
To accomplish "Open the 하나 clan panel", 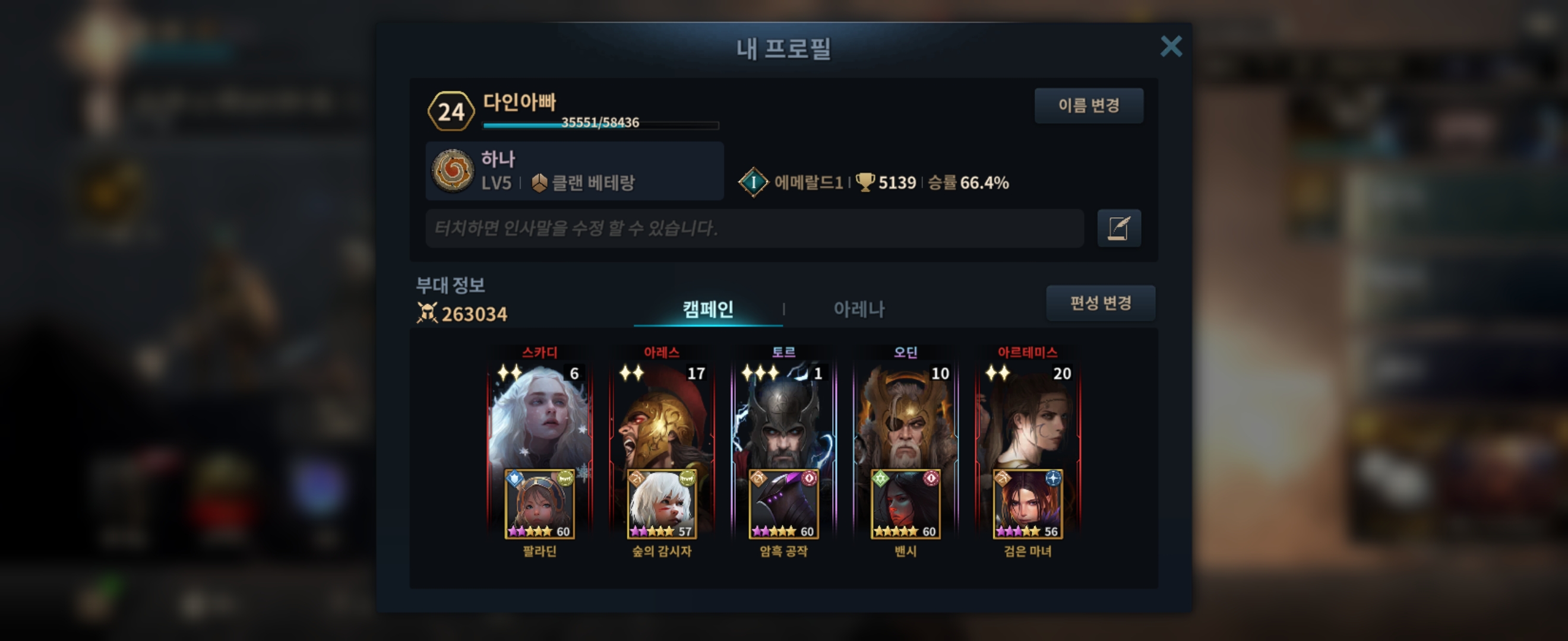I will coord(574,171).
